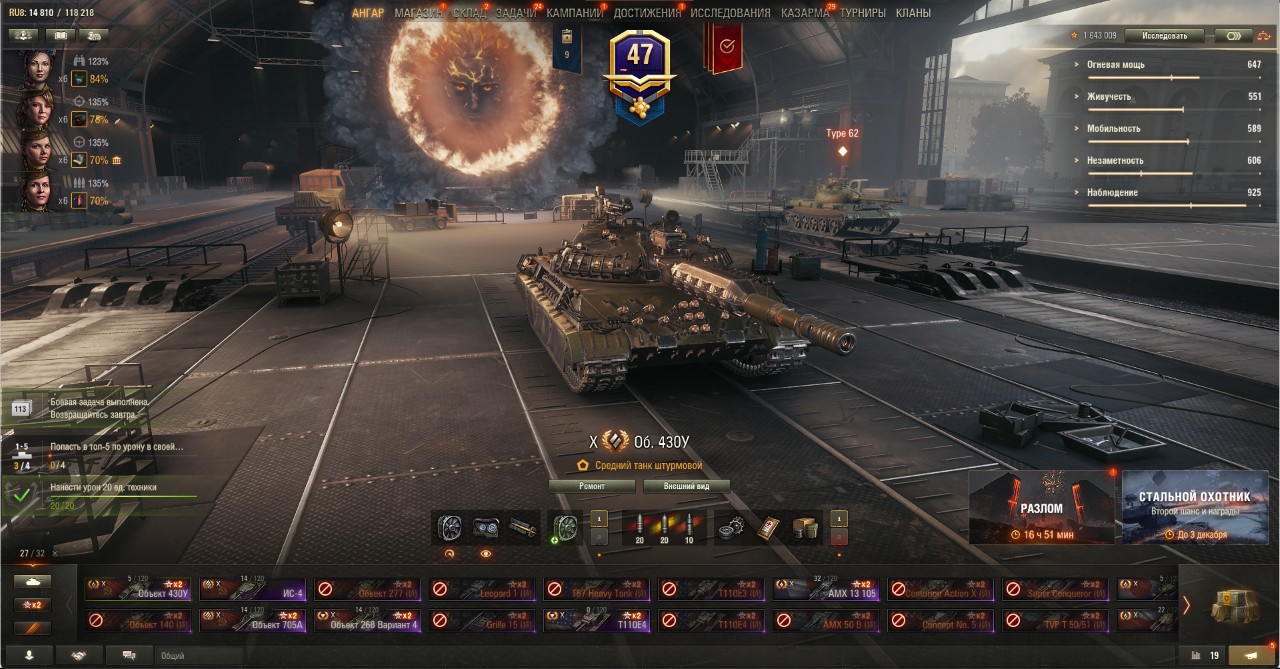Open the РАЗЛОМ event banner
The image size is (1280, 669).
(1041, 507)
